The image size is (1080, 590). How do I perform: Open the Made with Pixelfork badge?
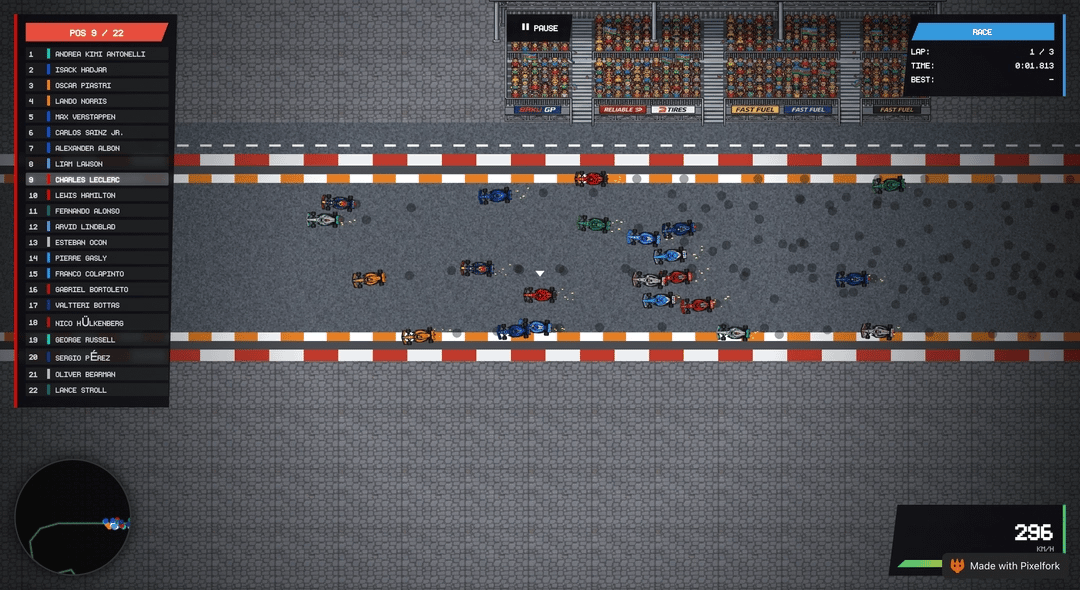[x=1010, y=566]
